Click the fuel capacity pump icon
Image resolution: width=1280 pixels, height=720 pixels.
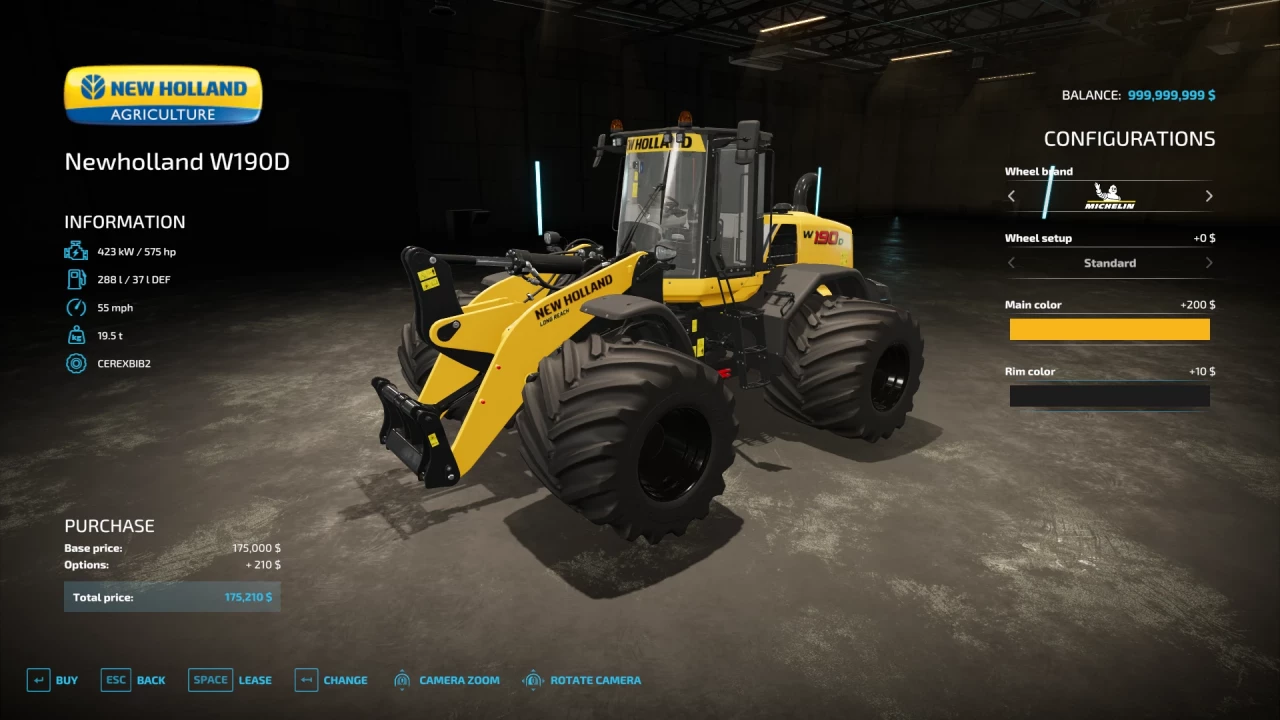point(76,279)
